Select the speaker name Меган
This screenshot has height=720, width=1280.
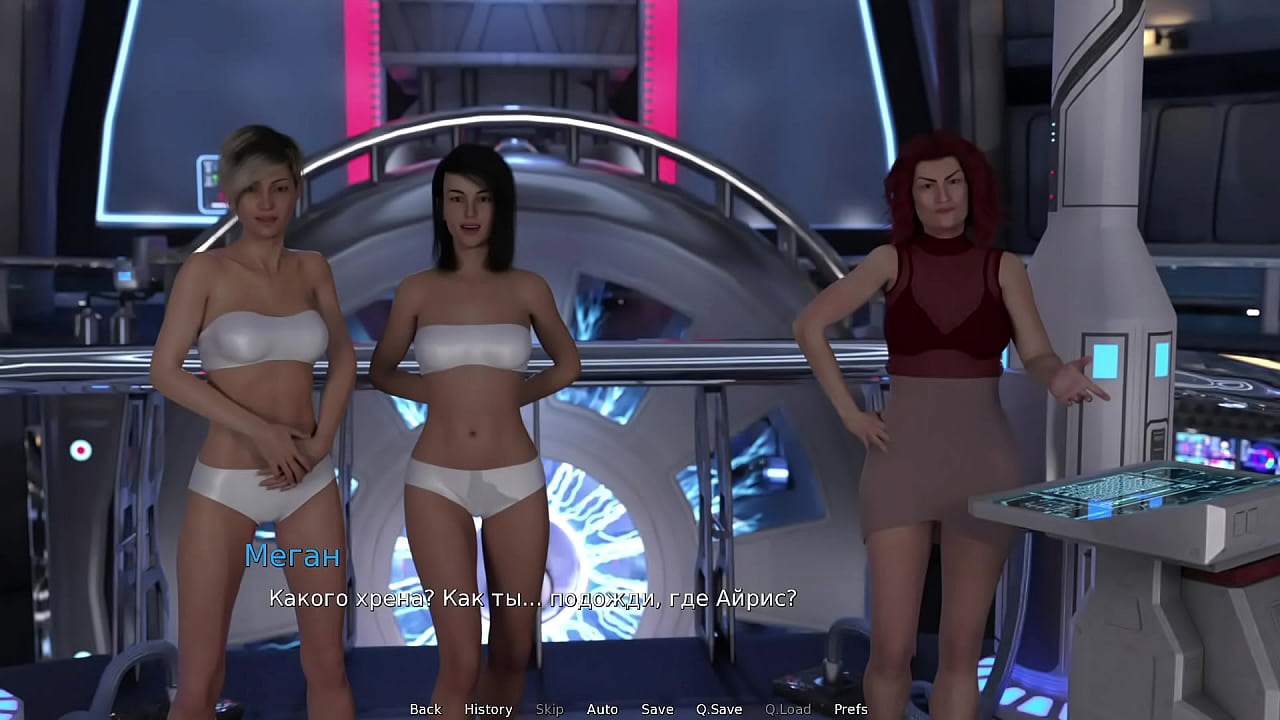[x=293, y=556]
